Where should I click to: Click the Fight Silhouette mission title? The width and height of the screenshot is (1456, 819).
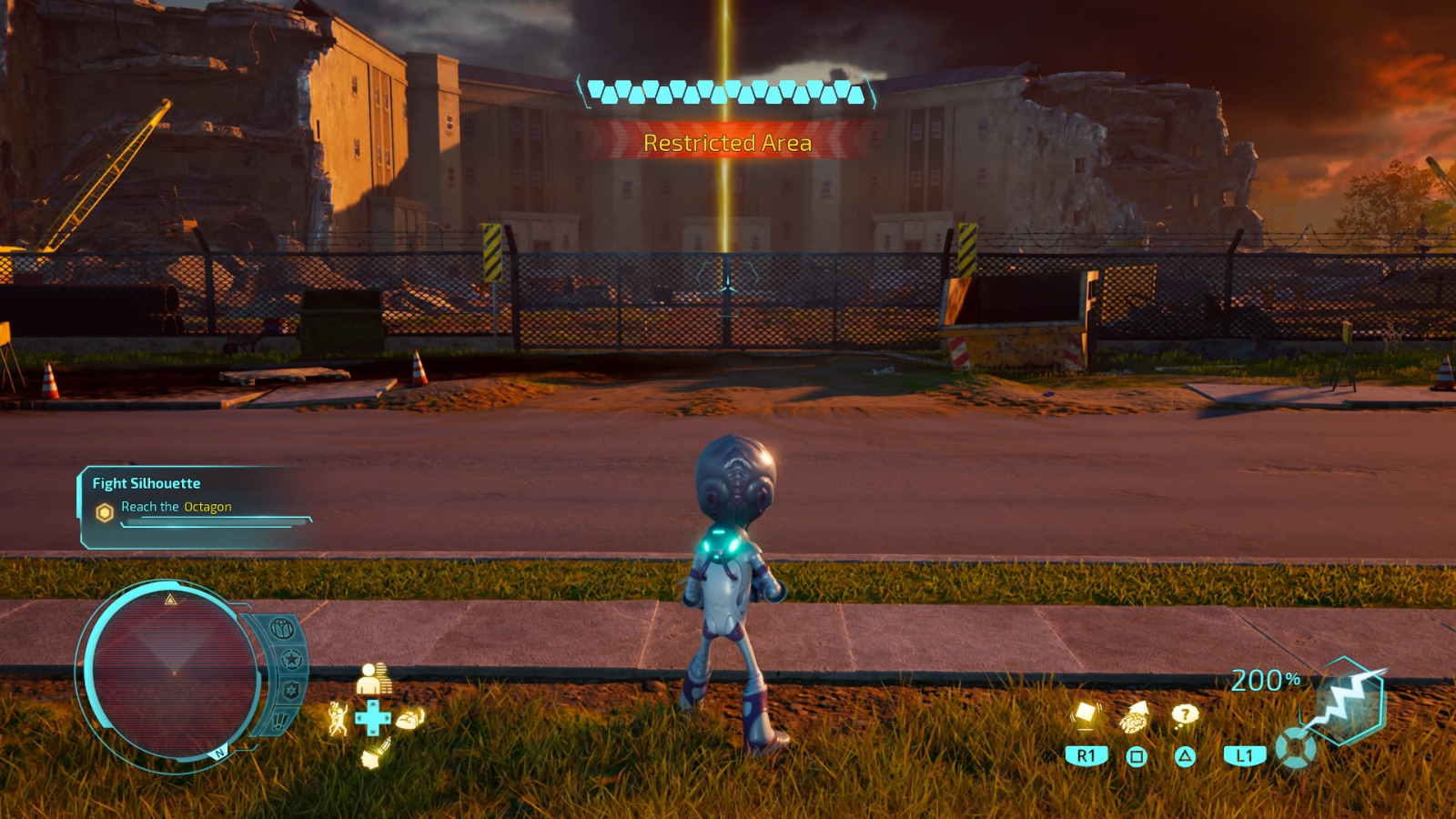click(144, 483)
